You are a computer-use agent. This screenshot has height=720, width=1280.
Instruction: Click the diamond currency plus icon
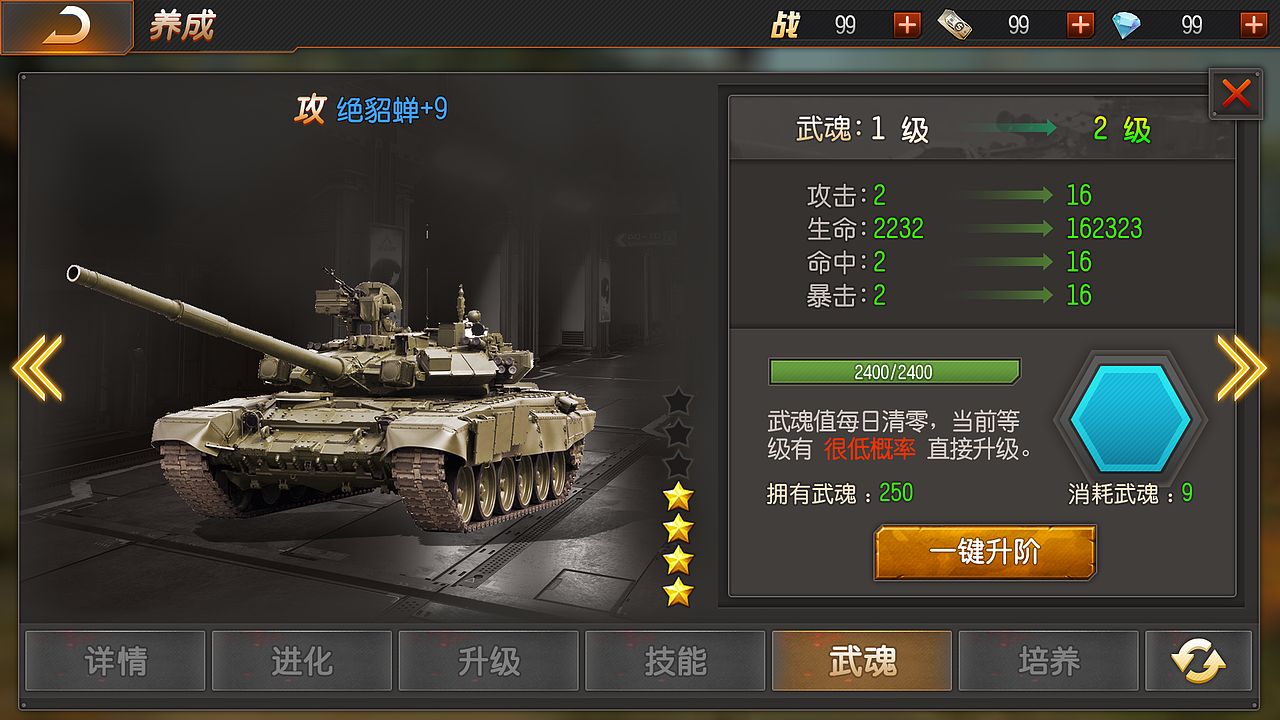pos(1253,24)
